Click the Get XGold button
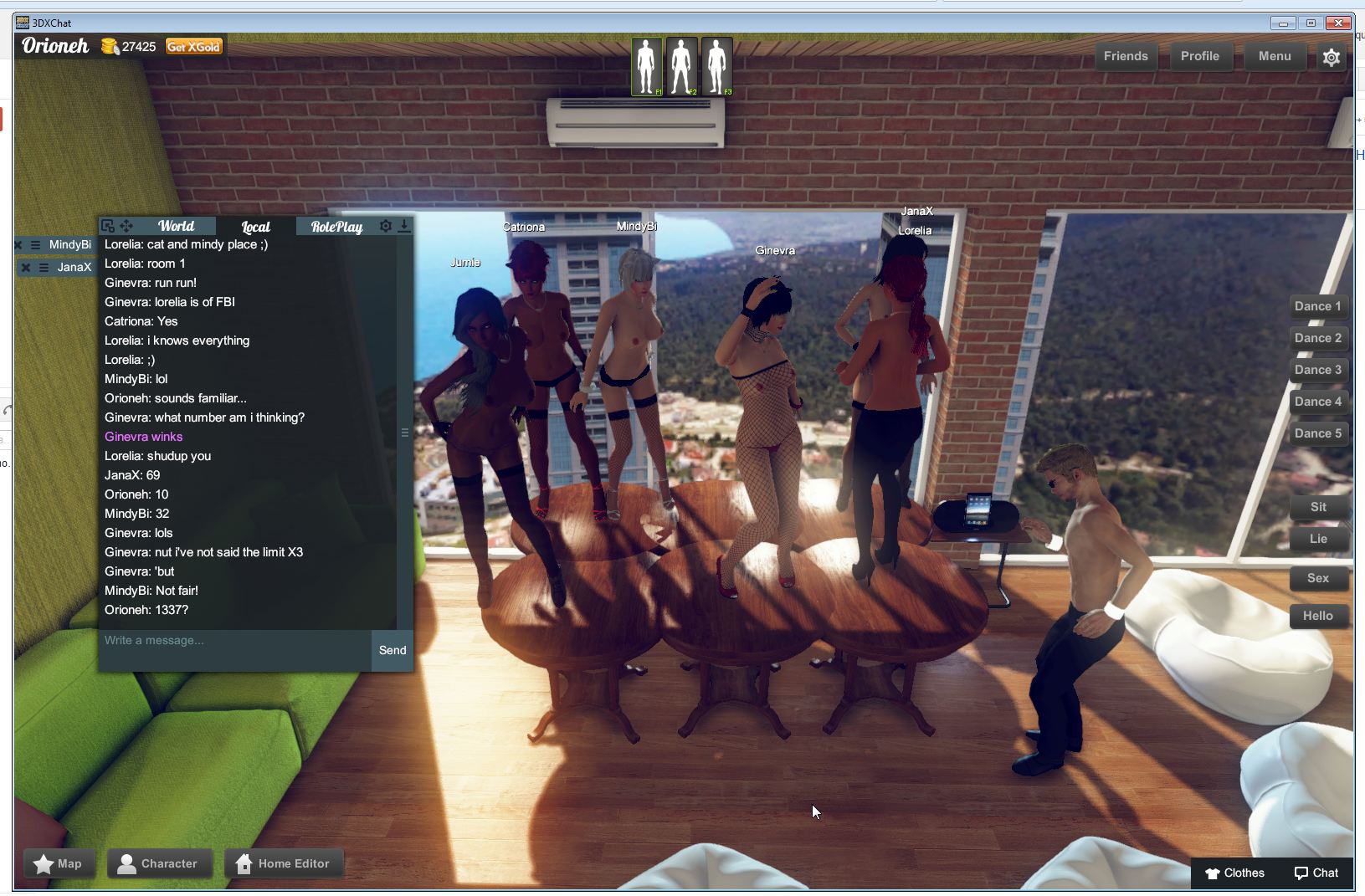 point(193,46)
